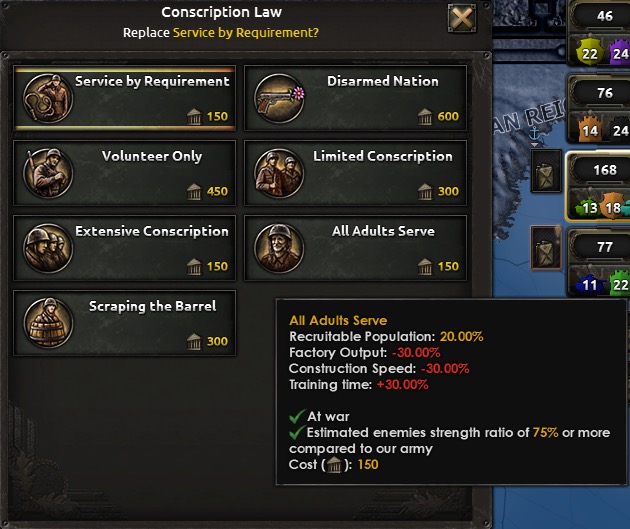This screenshot has width=630, height=529.
Task: Choose Extensive Conscription law
Action: 124,248
